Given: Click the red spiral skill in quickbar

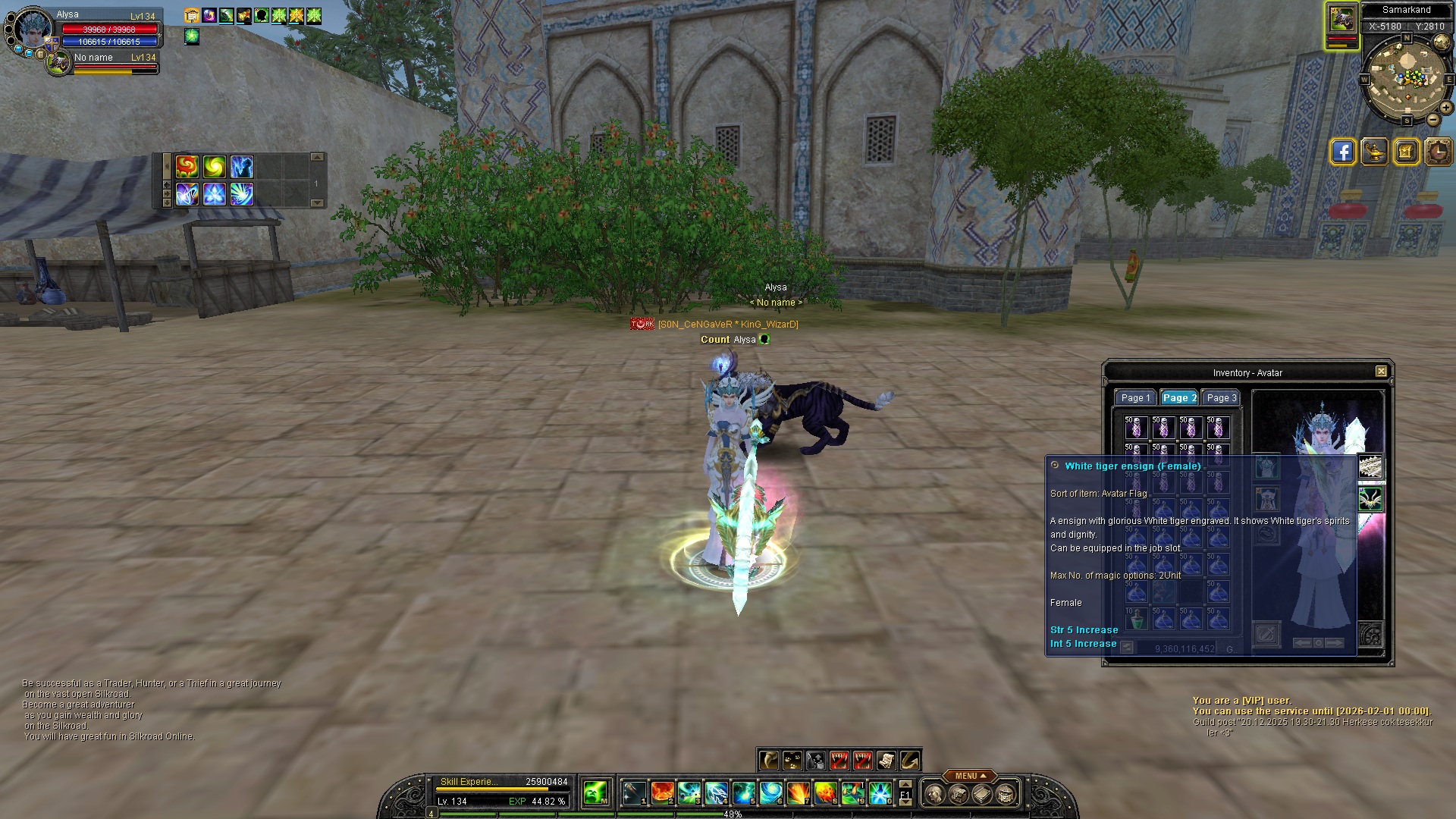Looking at the screenshot, I should coord(187,166).
